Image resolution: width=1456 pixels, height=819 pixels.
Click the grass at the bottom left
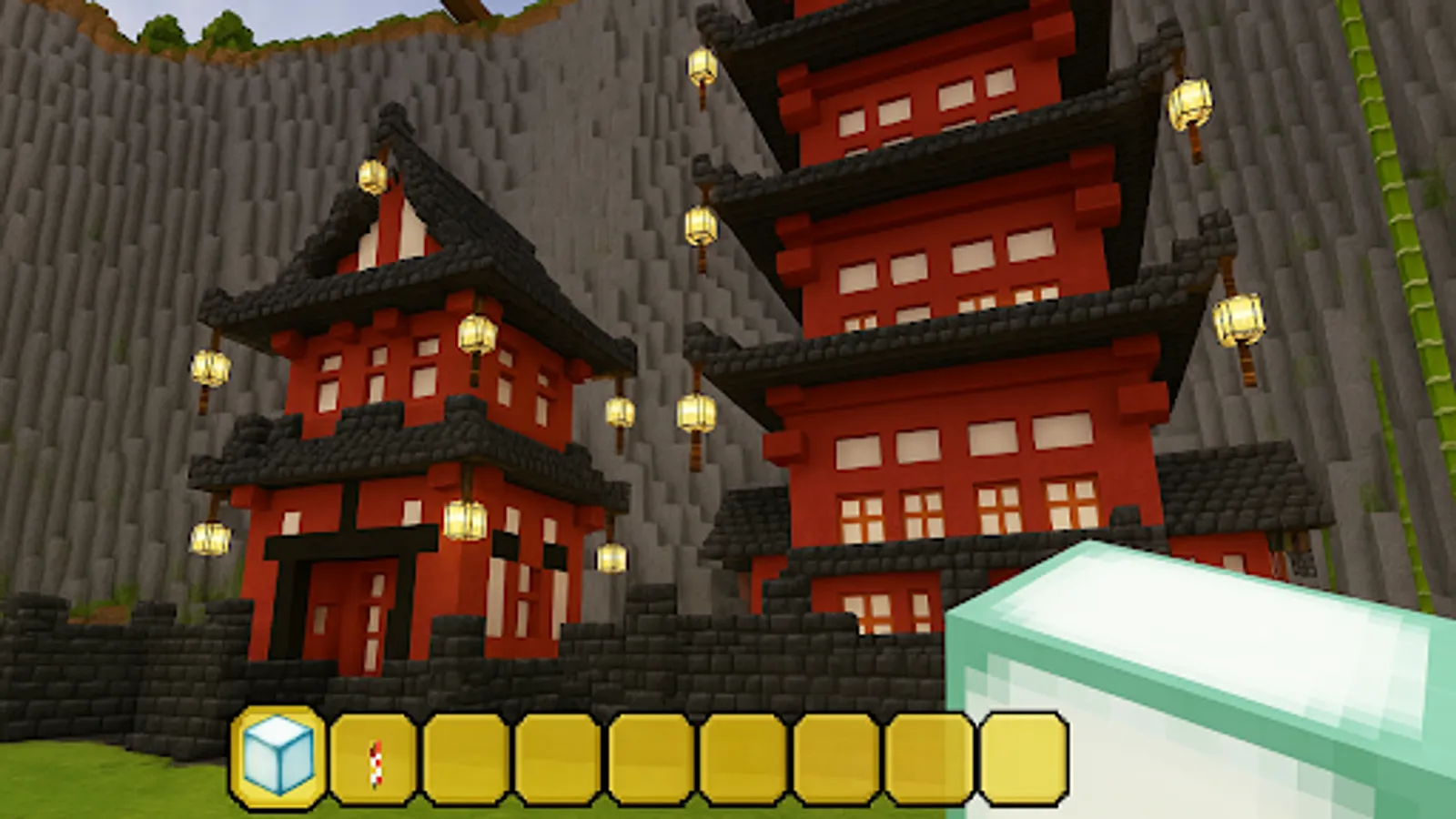[91, 792]
